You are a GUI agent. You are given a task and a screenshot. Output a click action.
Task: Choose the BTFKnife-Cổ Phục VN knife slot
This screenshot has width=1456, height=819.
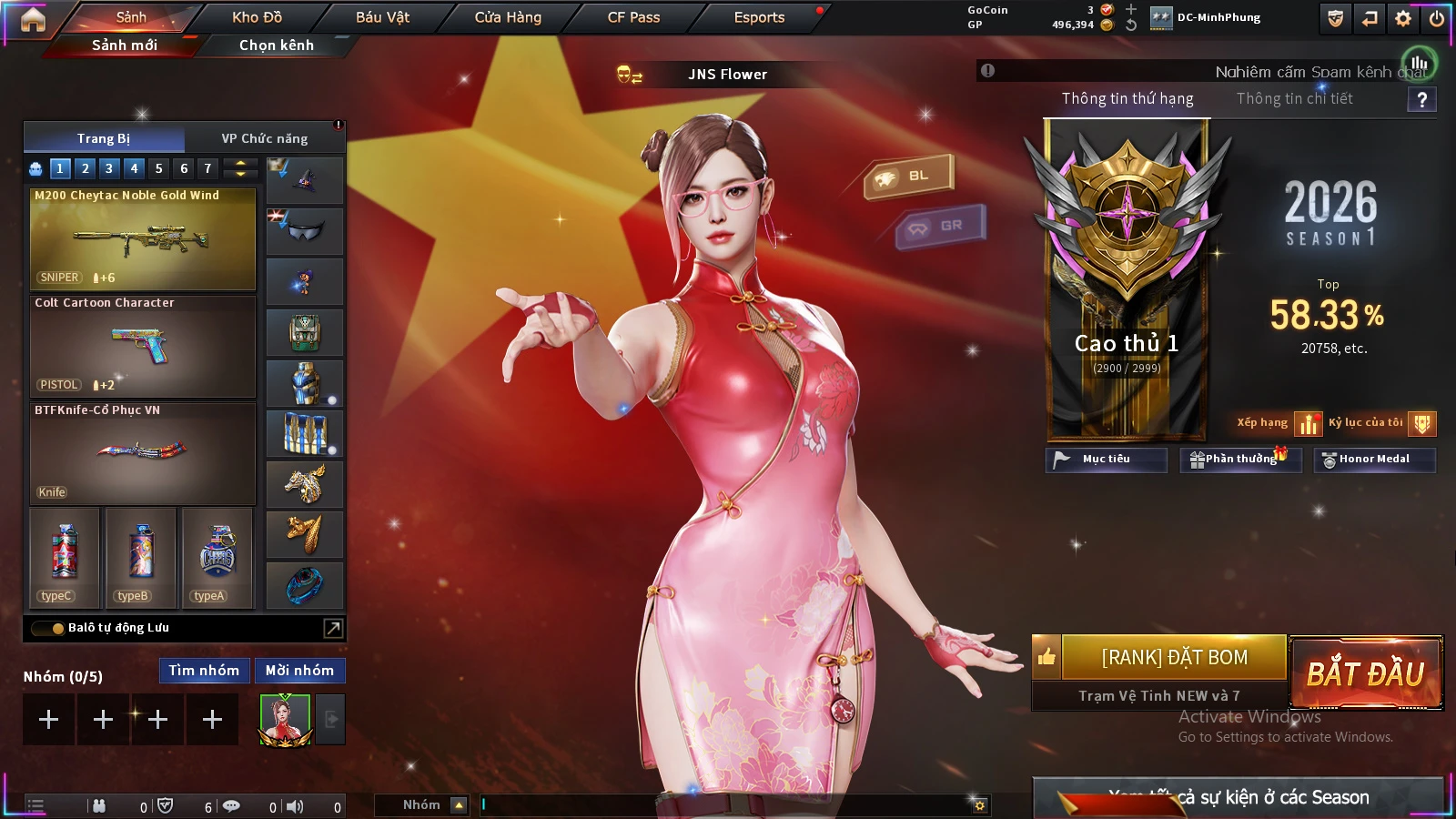(x=143, y=453)
